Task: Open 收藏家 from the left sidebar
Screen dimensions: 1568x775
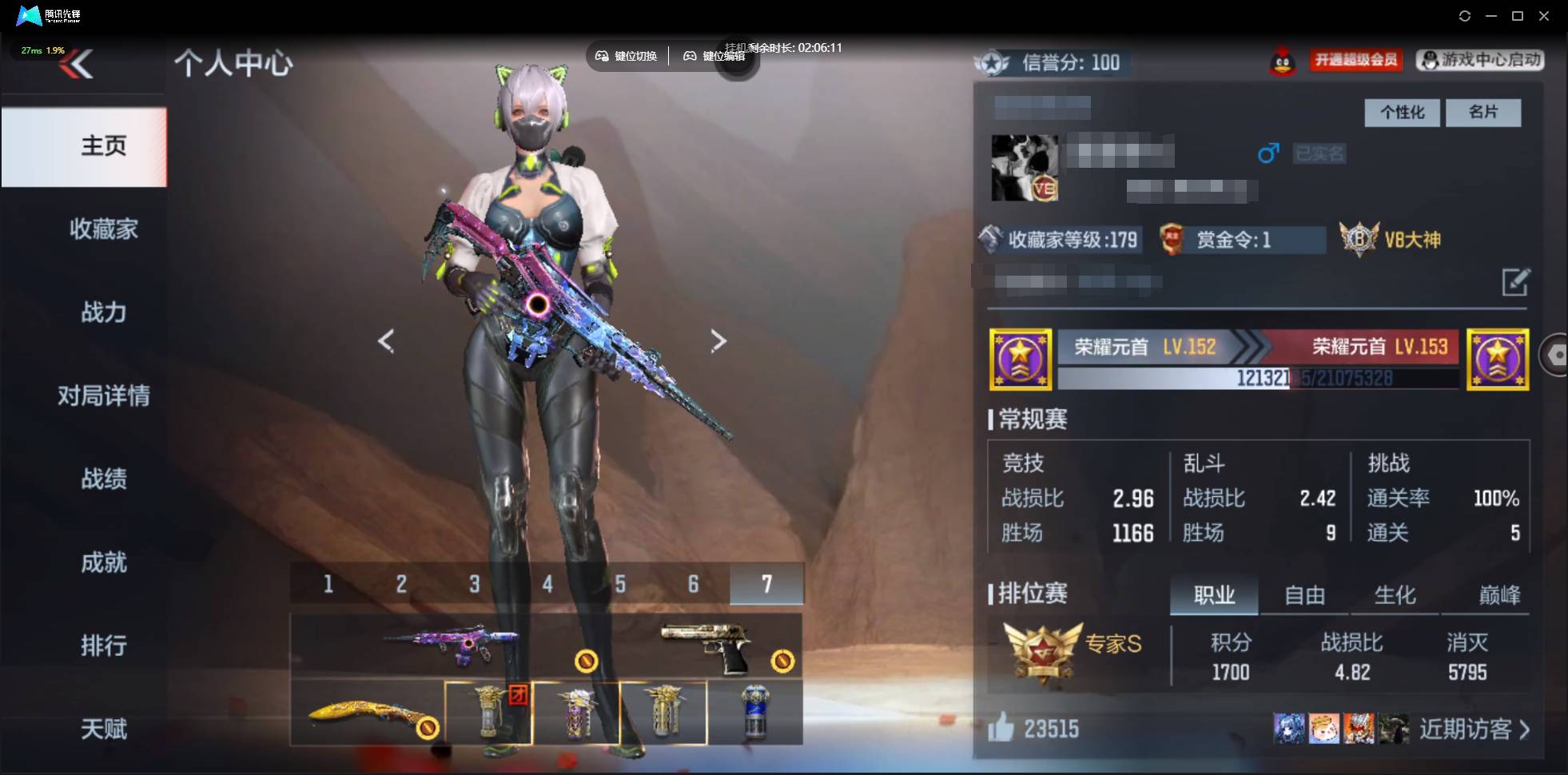Action: coord(103,229)
